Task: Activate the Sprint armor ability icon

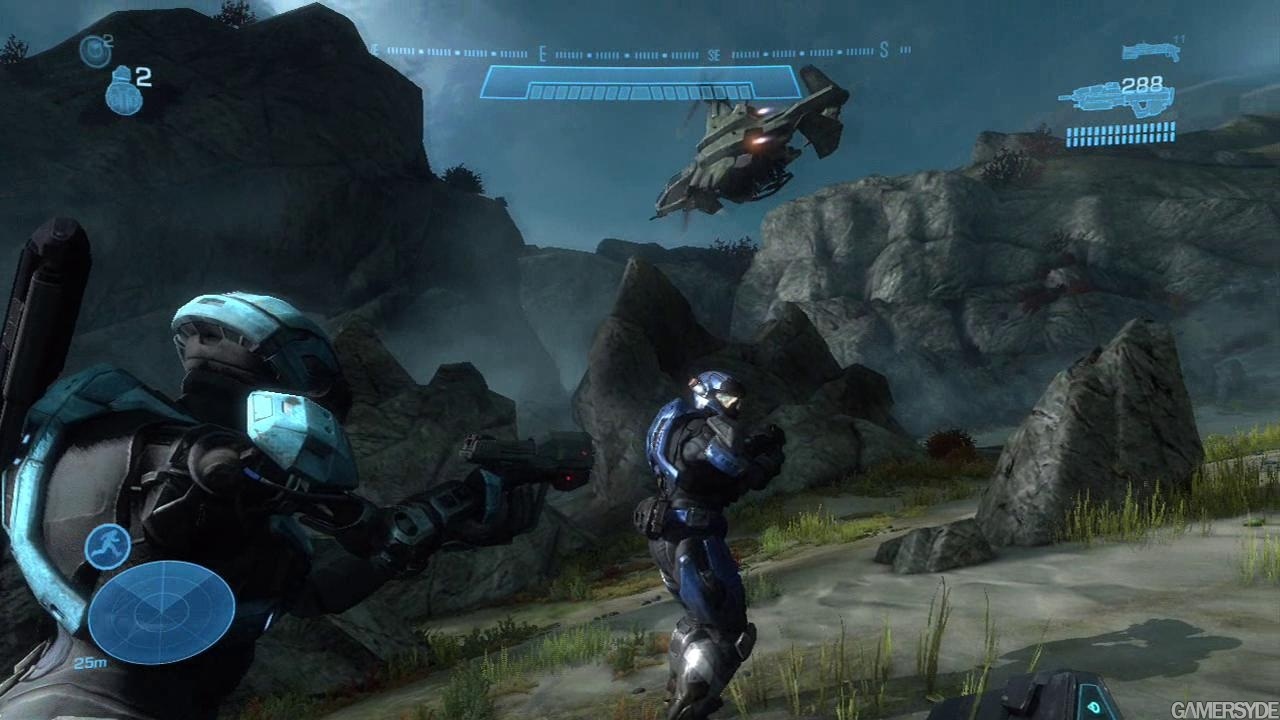Action: click(x=107, y=546)
